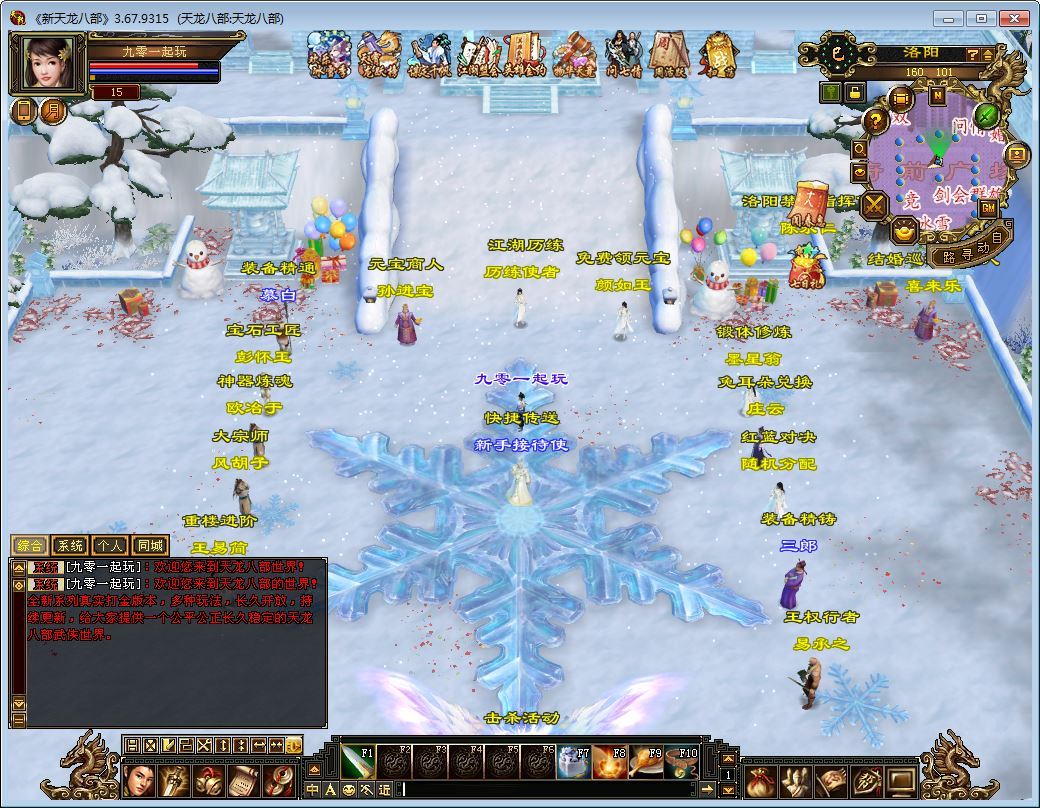Open the GM button beside the minimap
This screenshot has width=1040, height=808.
(988, 209)
